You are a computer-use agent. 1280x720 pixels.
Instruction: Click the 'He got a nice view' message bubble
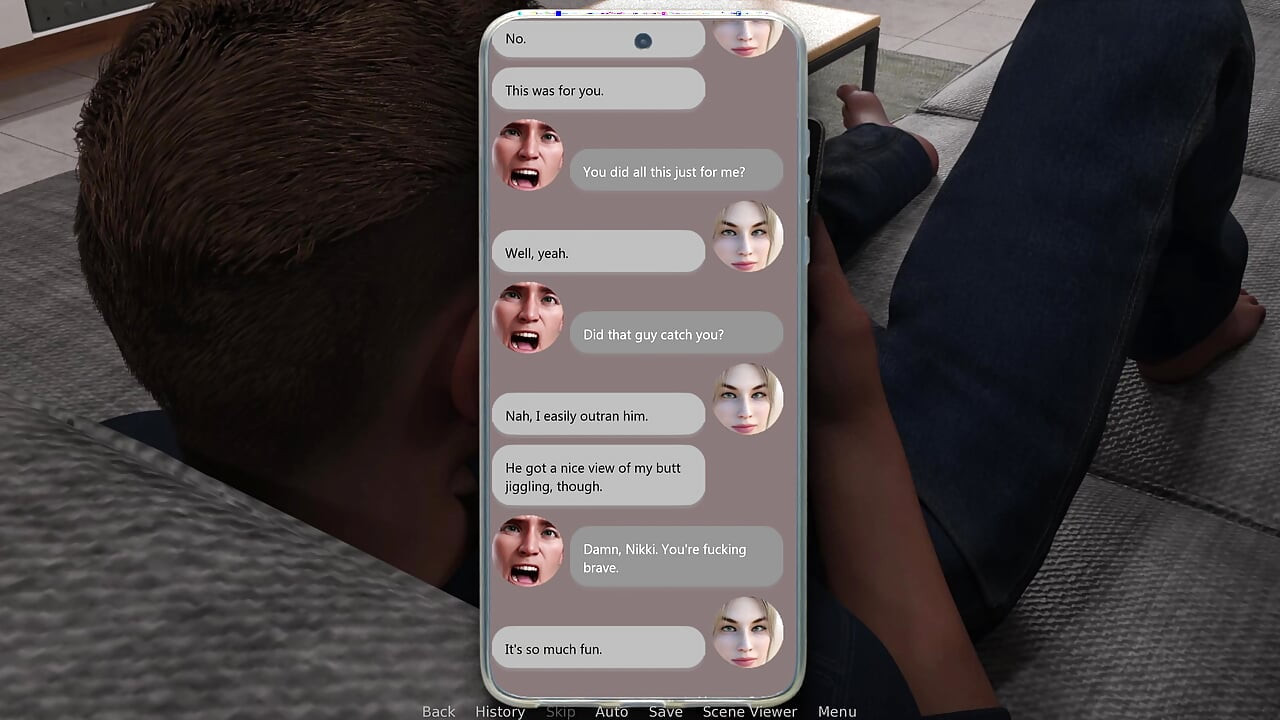click(597, 476)
